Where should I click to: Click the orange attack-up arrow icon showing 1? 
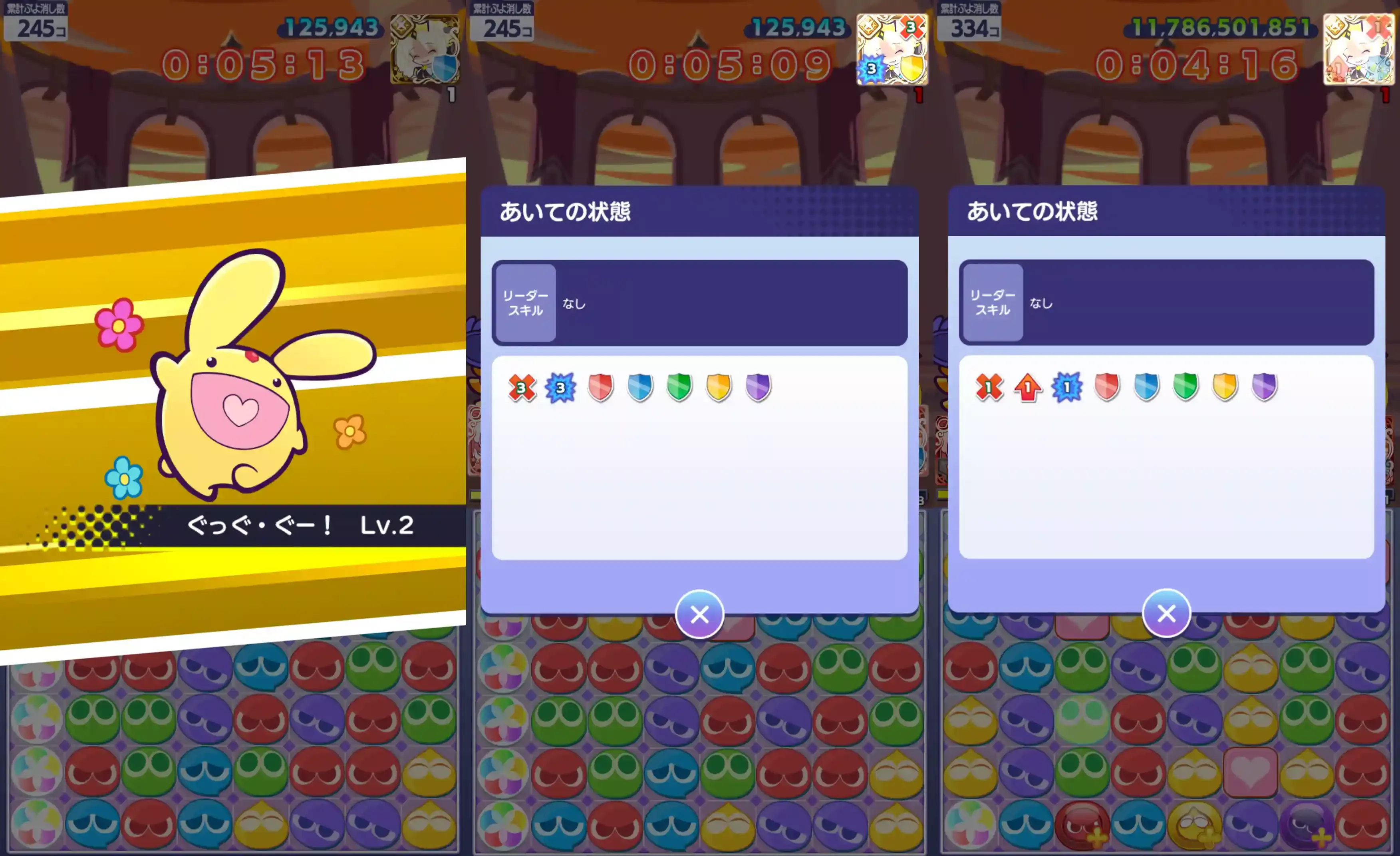[x=1027, y=387]
